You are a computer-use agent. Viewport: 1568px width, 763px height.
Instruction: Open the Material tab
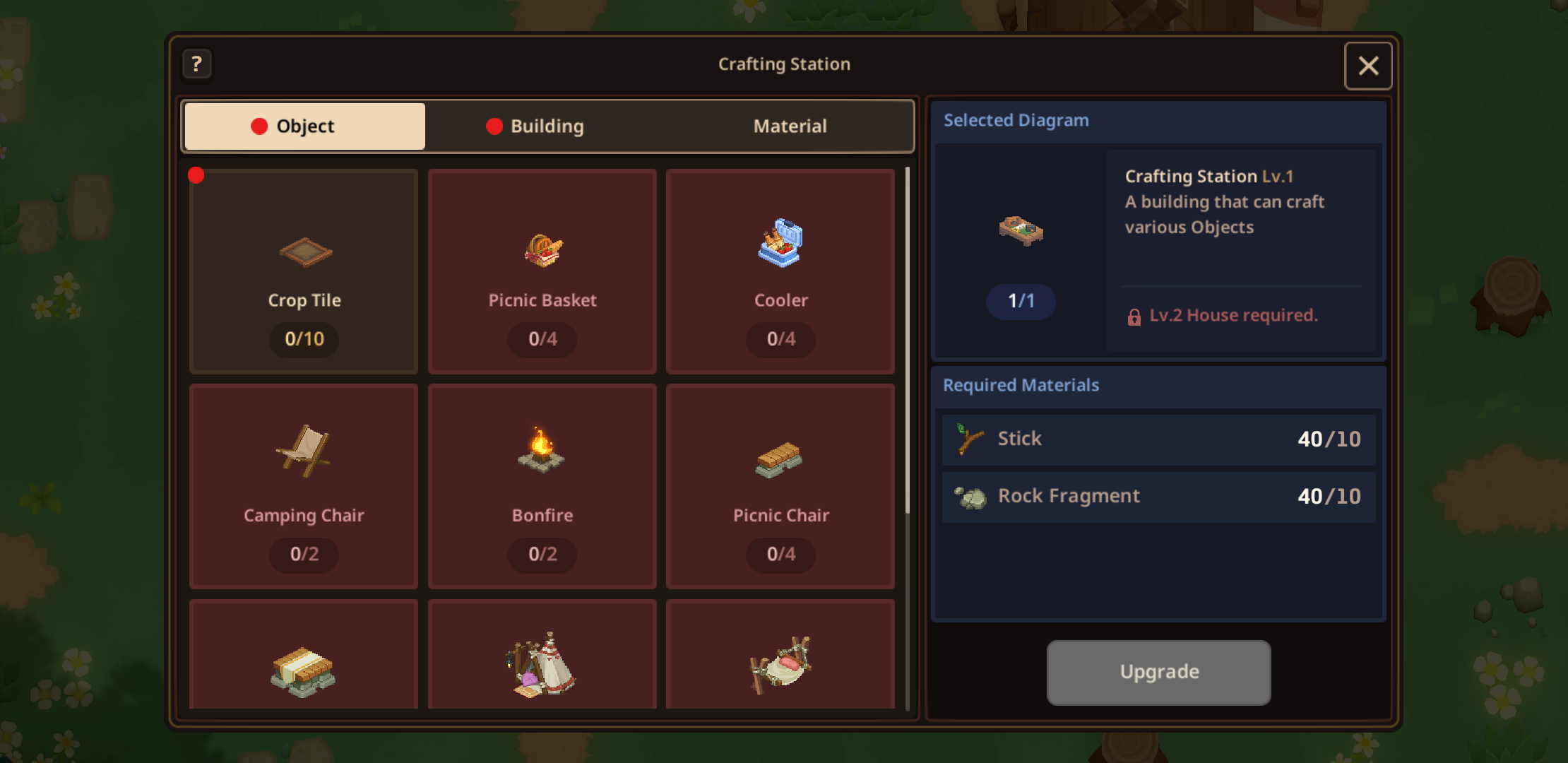click(x=789, y=126)
